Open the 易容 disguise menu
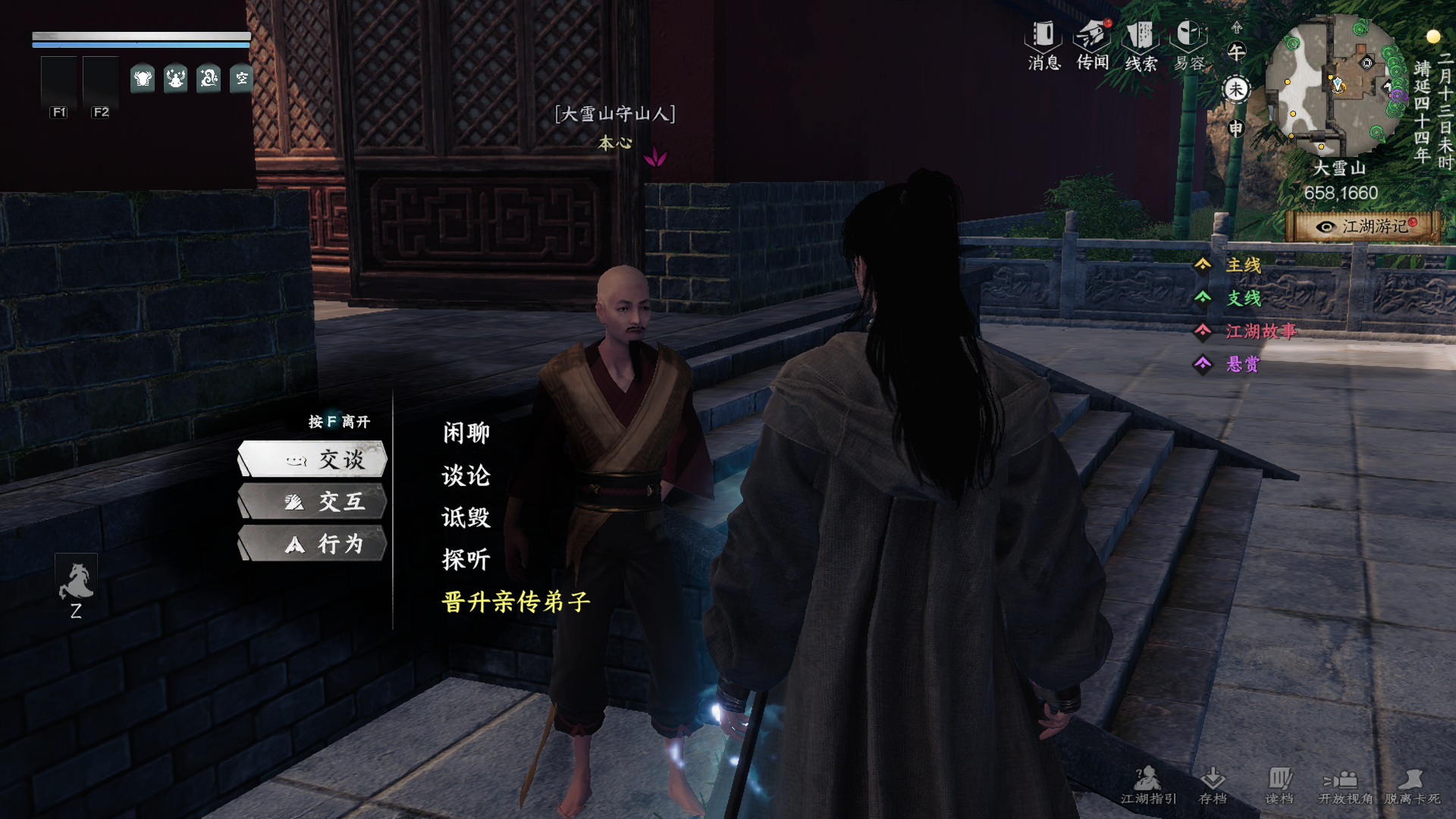Image resolution: width=1456 pixels, height=819 pixels. tap(1188, 45)
